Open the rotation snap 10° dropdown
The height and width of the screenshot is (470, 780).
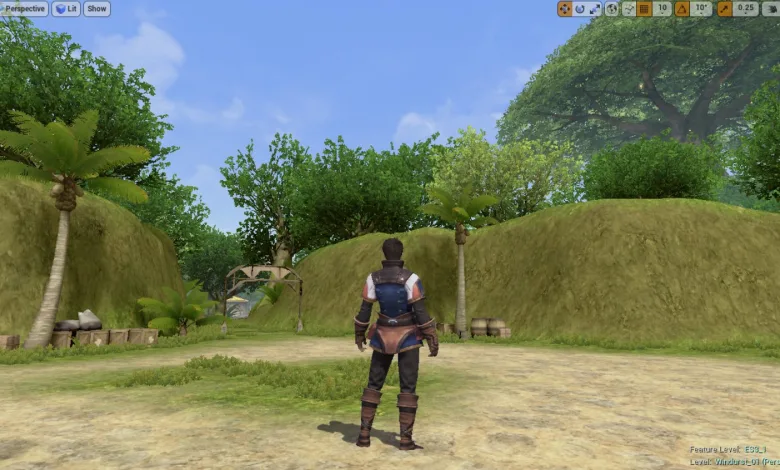pyautogui.click(x=701, y=9)
